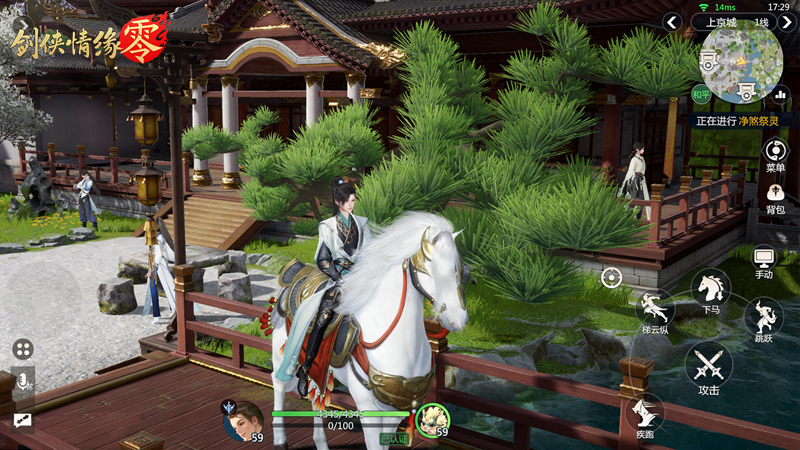Toggle the microphone voice button

22,380
